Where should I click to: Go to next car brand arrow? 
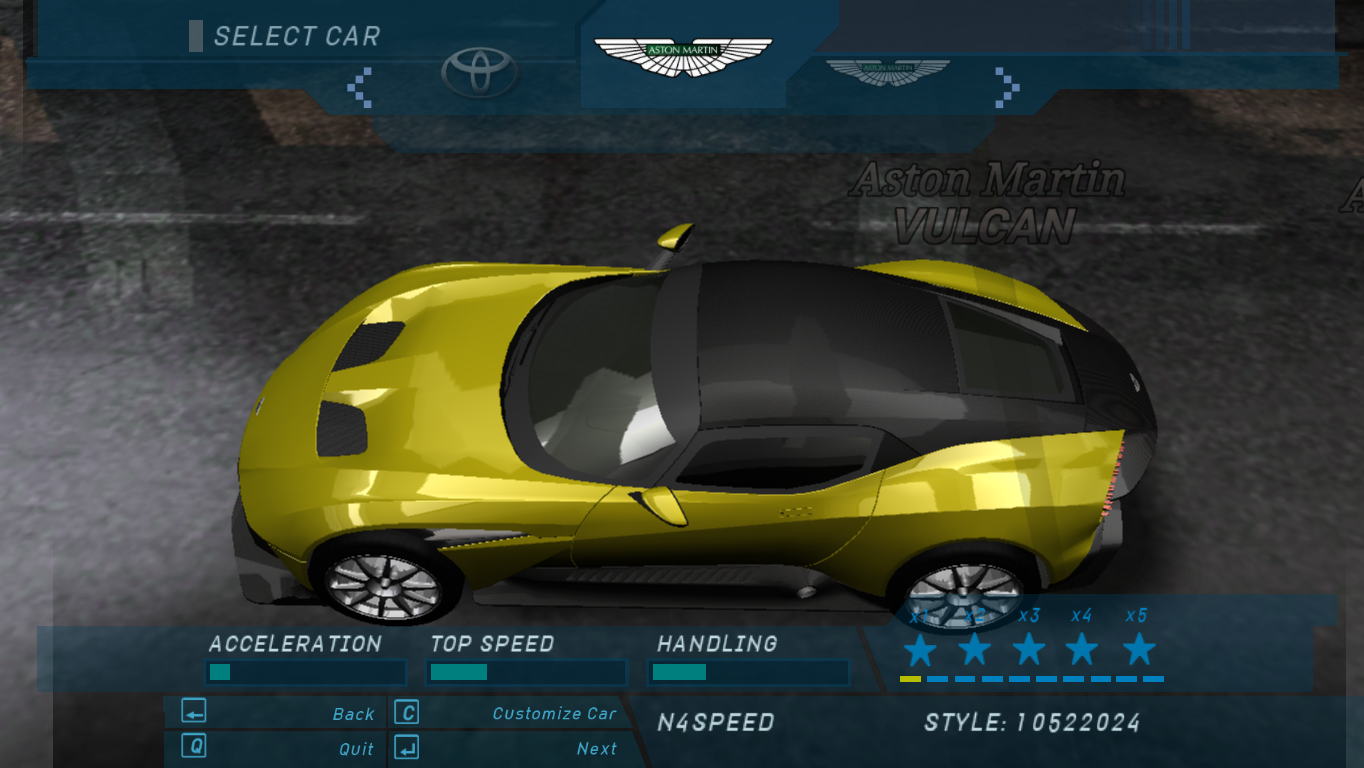pyautogui.click(x=1006, y=86)
